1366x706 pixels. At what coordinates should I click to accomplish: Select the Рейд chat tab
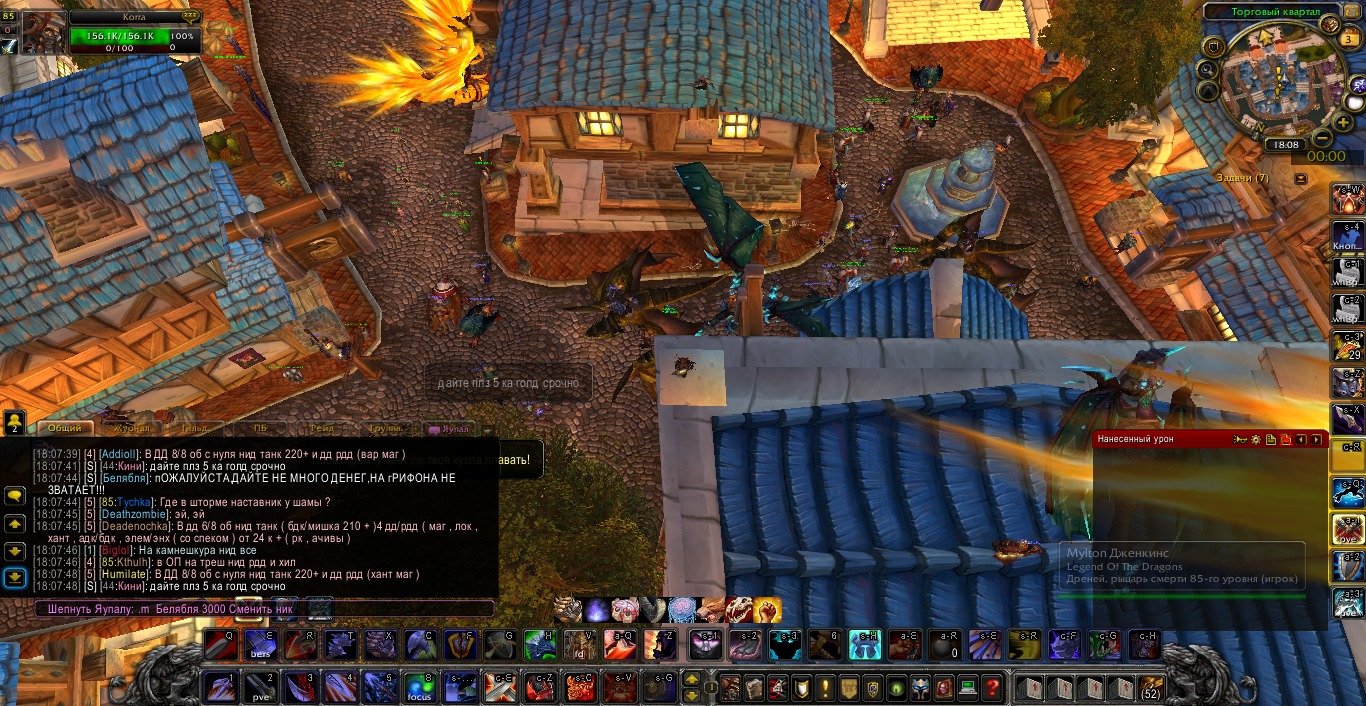click(323, 428)
